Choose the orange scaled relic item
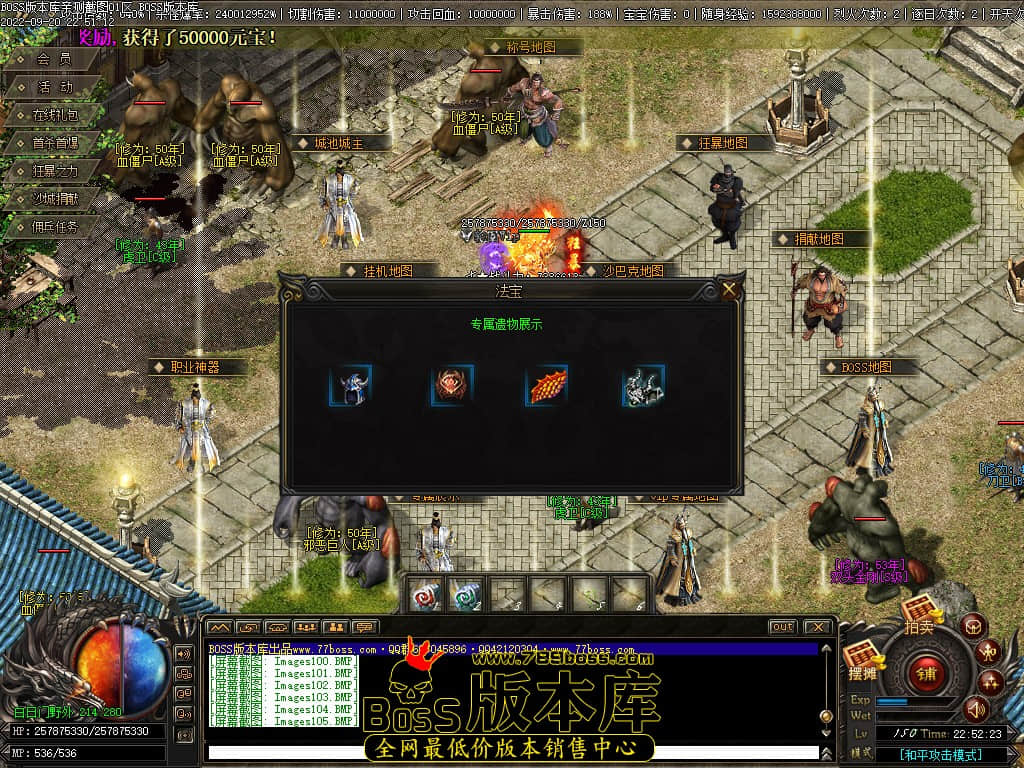The image size is (1024, 768). coord(547,385)
